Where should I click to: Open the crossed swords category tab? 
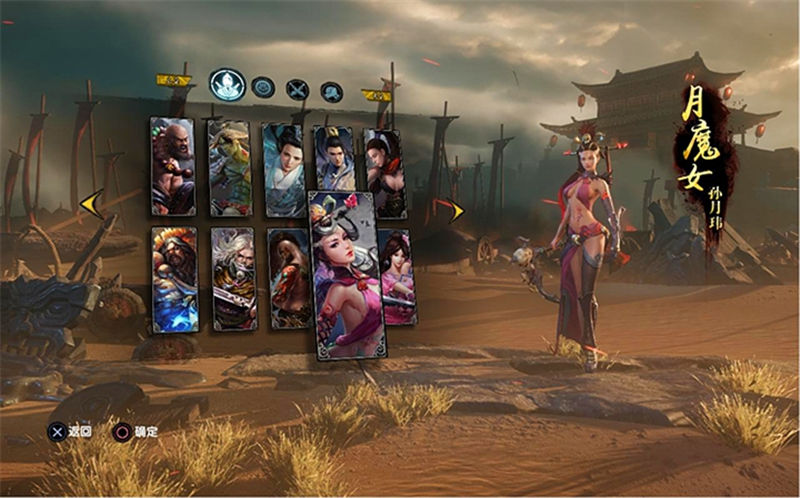click(x=297, y=89)
